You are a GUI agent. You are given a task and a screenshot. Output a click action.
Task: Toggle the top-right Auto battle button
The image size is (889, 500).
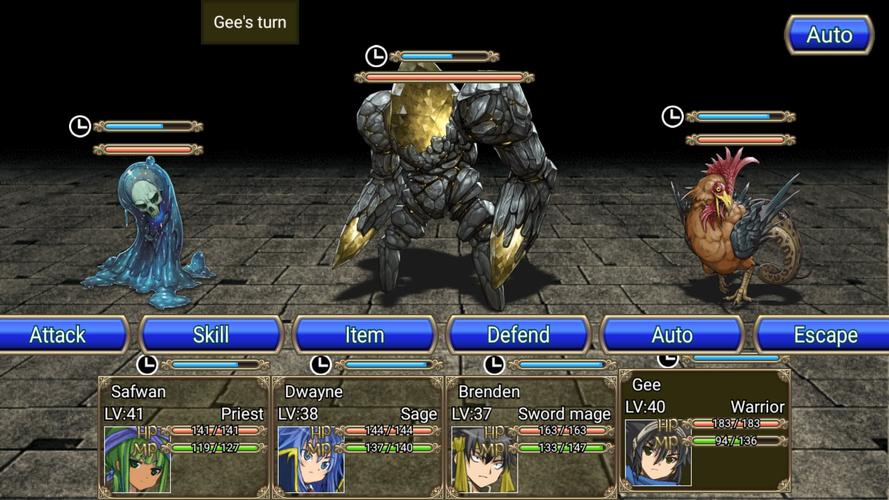click(829, 35)
